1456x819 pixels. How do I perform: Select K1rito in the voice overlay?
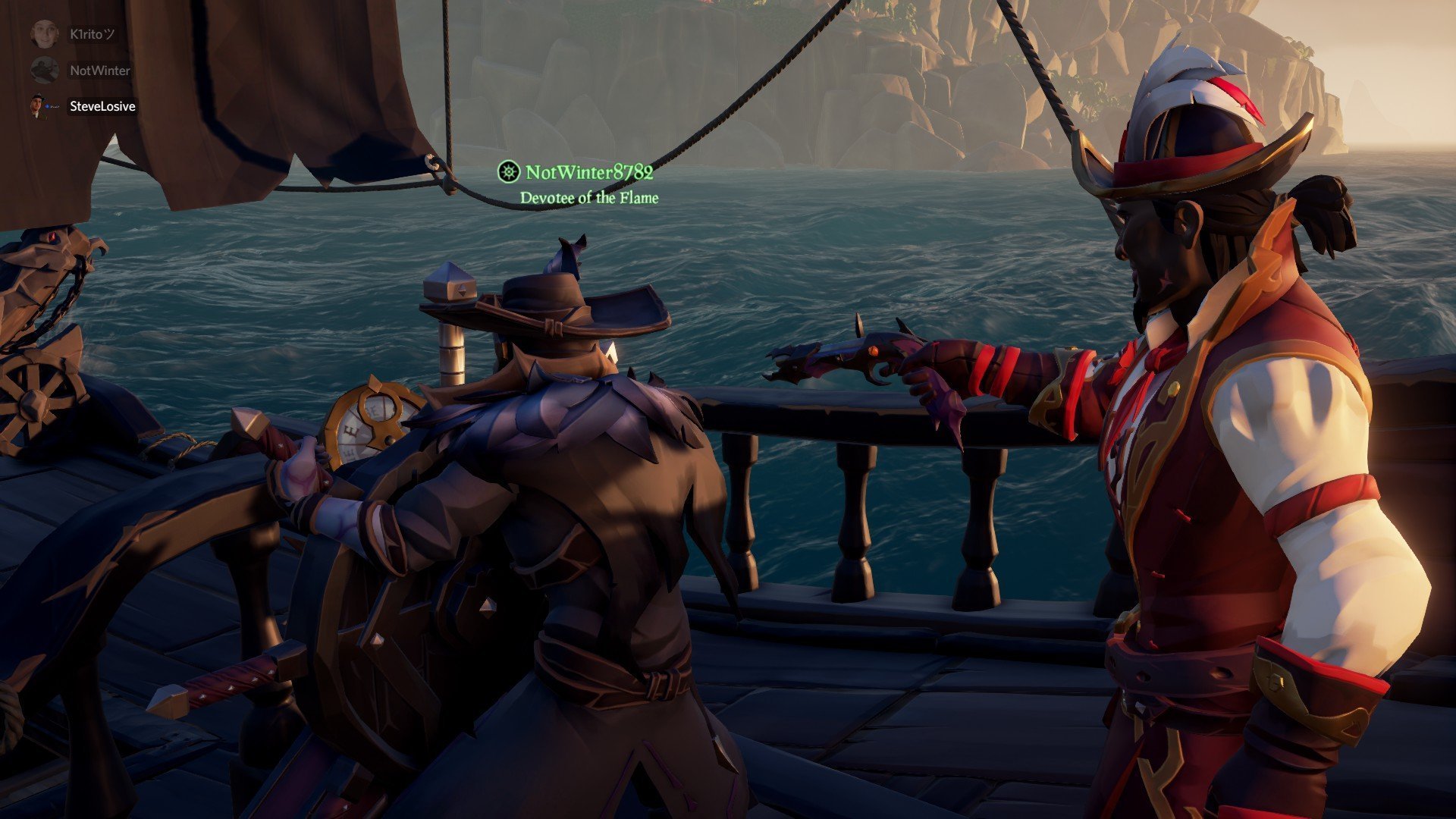[x=91, y=34]
